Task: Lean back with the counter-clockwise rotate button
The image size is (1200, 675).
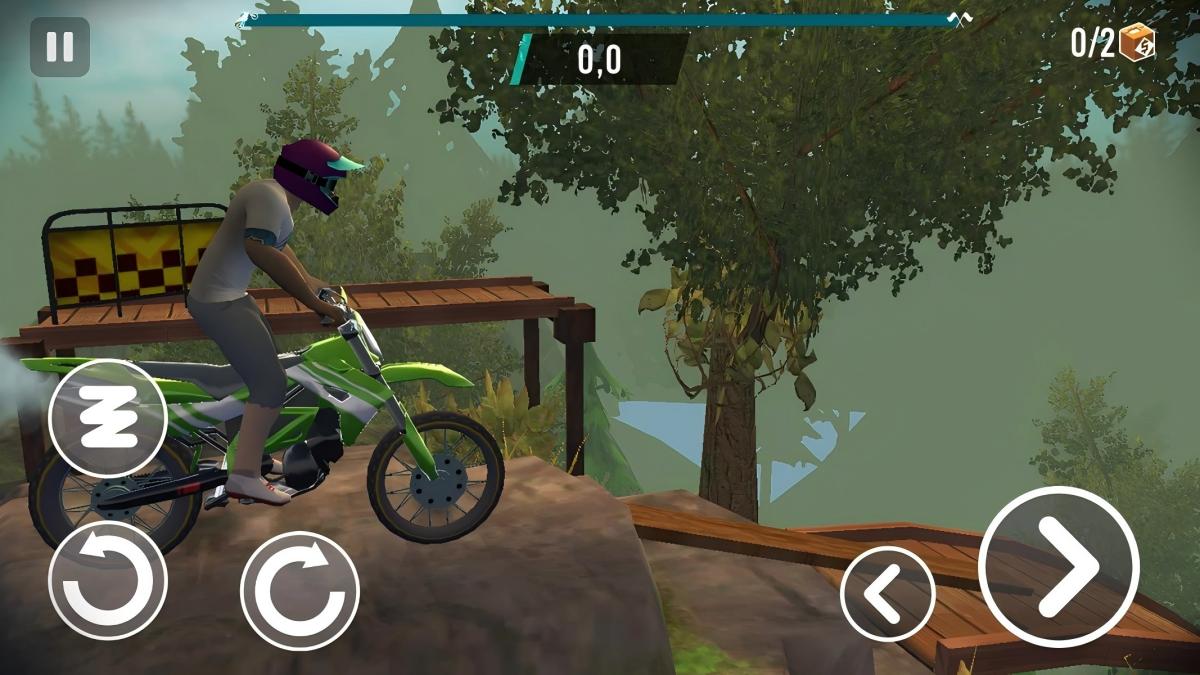Action: pyautogui.click(x=107, y=581)
